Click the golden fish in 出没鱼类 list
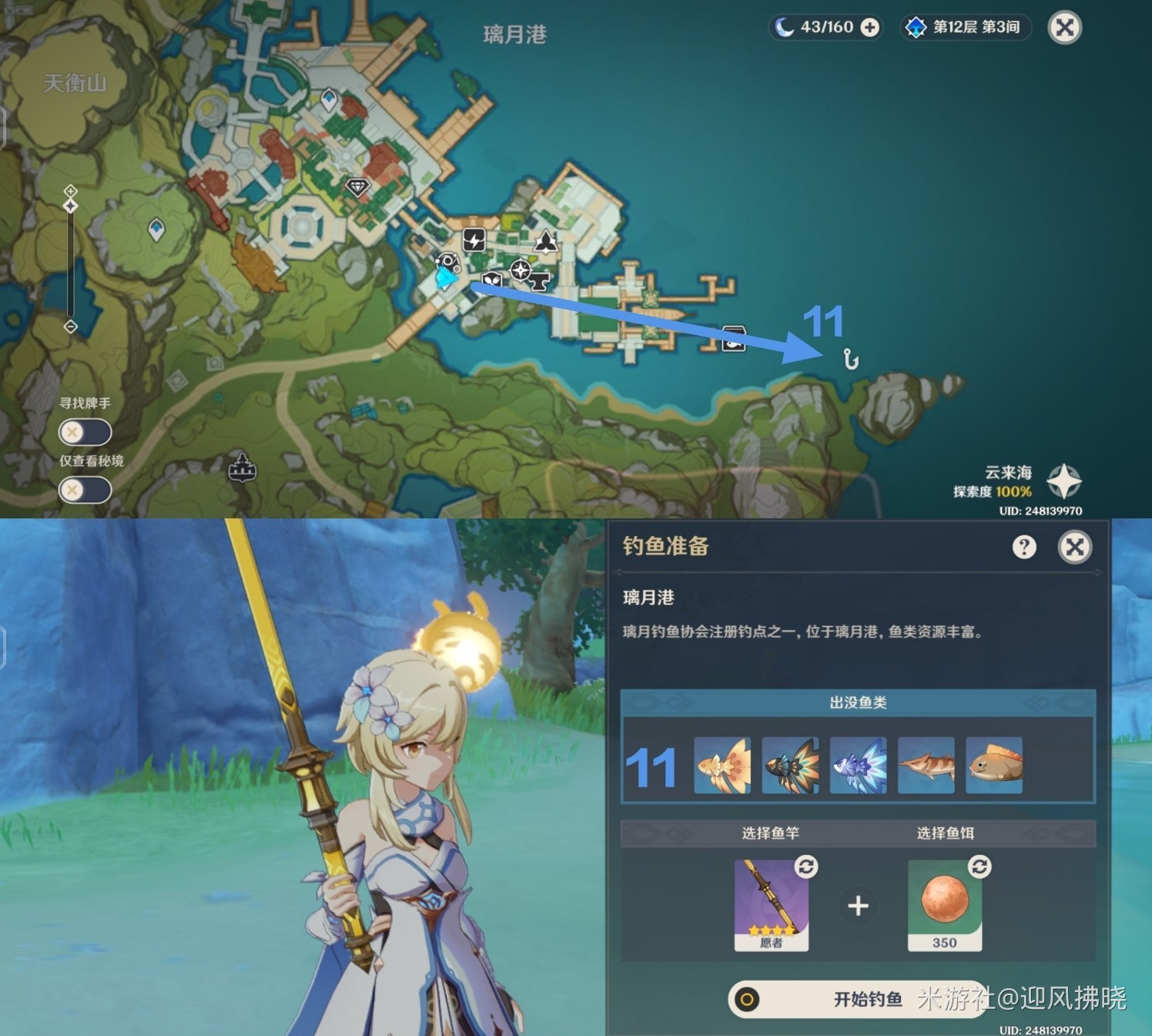Image resolution: width=1152 pixels, height=1036 pixels. pyautogui.click(x=722, y=764)
